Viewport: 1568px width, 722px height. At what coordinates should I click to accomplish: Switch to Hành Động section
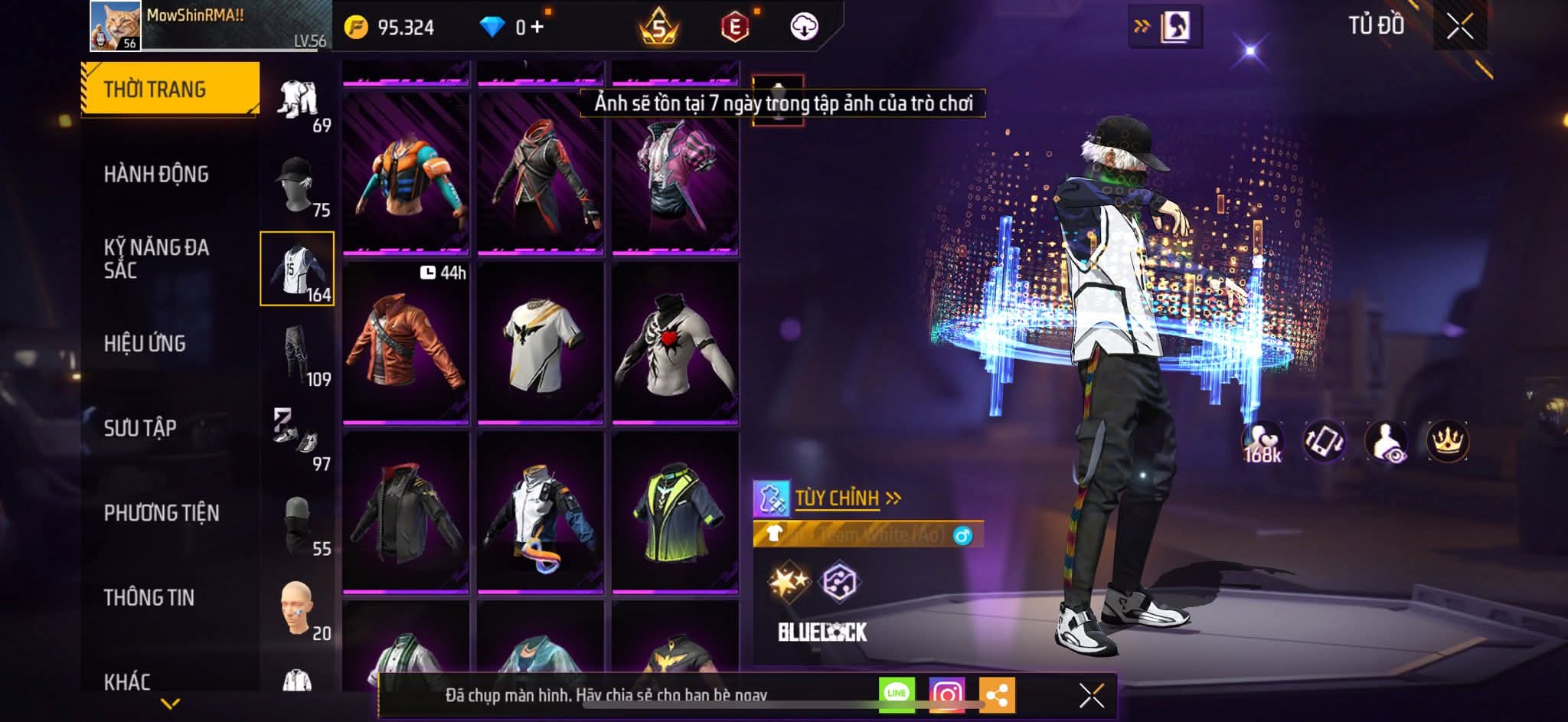coord(156,175)
